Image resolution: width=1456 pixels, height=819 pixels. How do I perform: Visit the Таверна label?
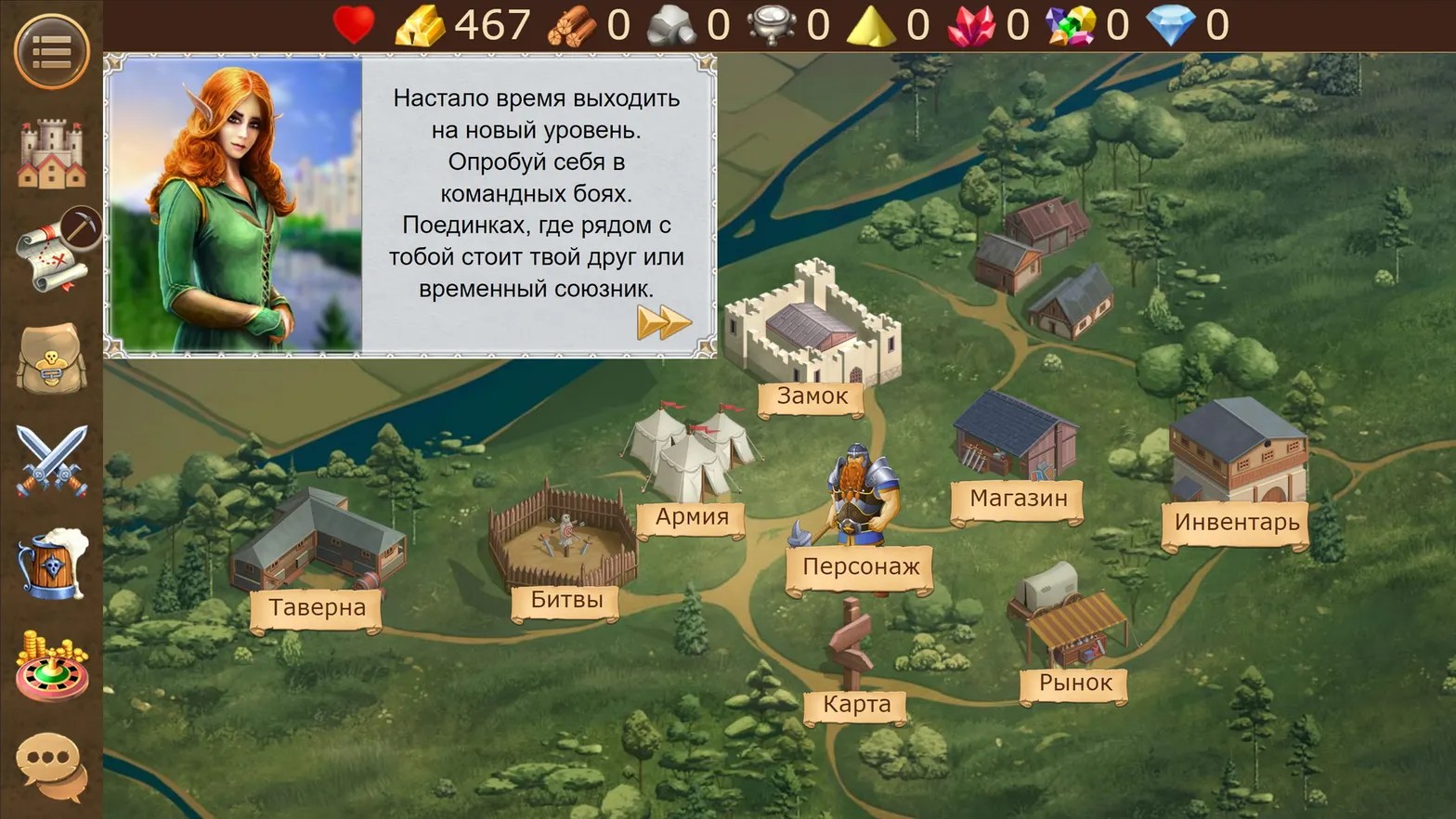coord(317,607)
